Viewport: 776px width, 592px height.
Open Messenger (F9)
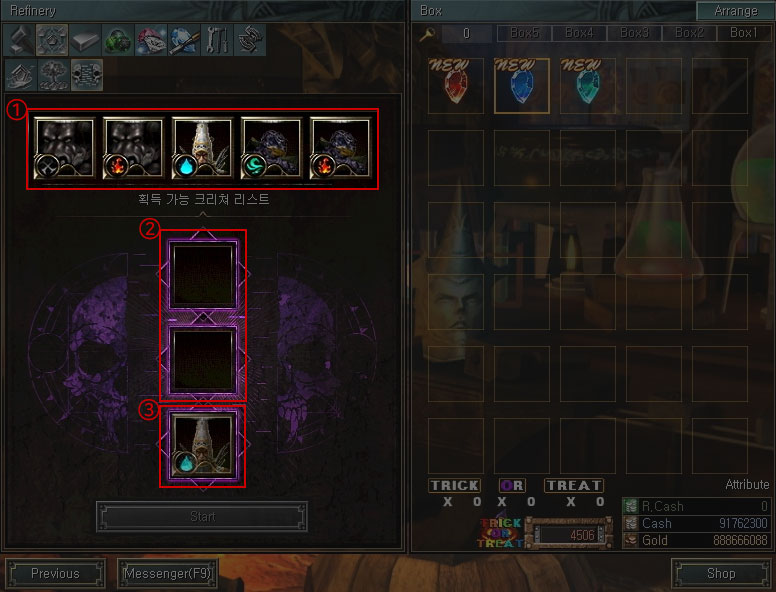point(167,574)
